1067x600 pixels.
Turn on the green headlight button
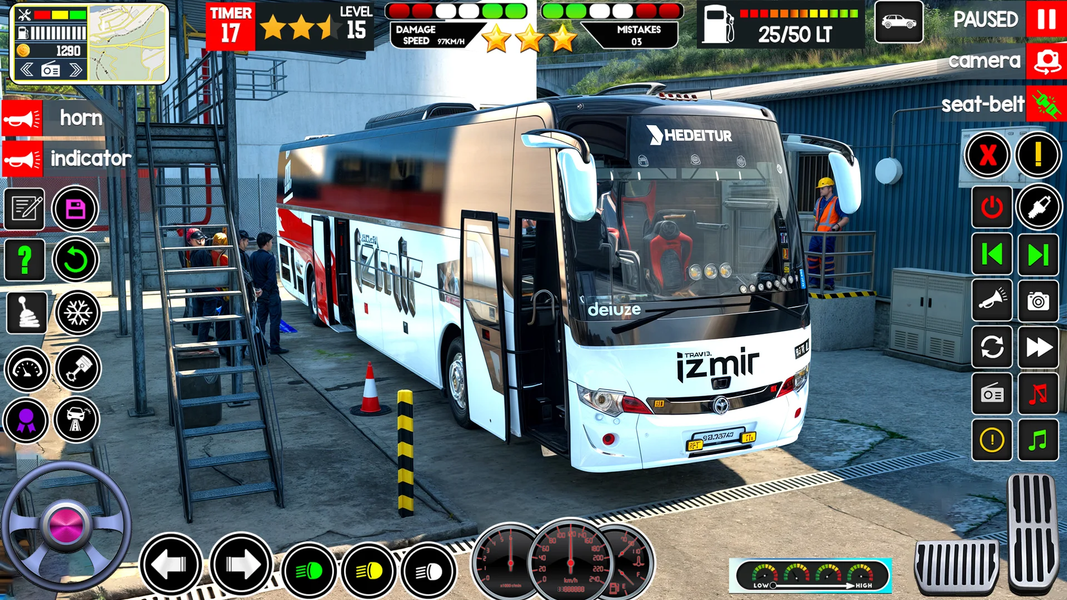pyautogui.click(x=309, y=571)
